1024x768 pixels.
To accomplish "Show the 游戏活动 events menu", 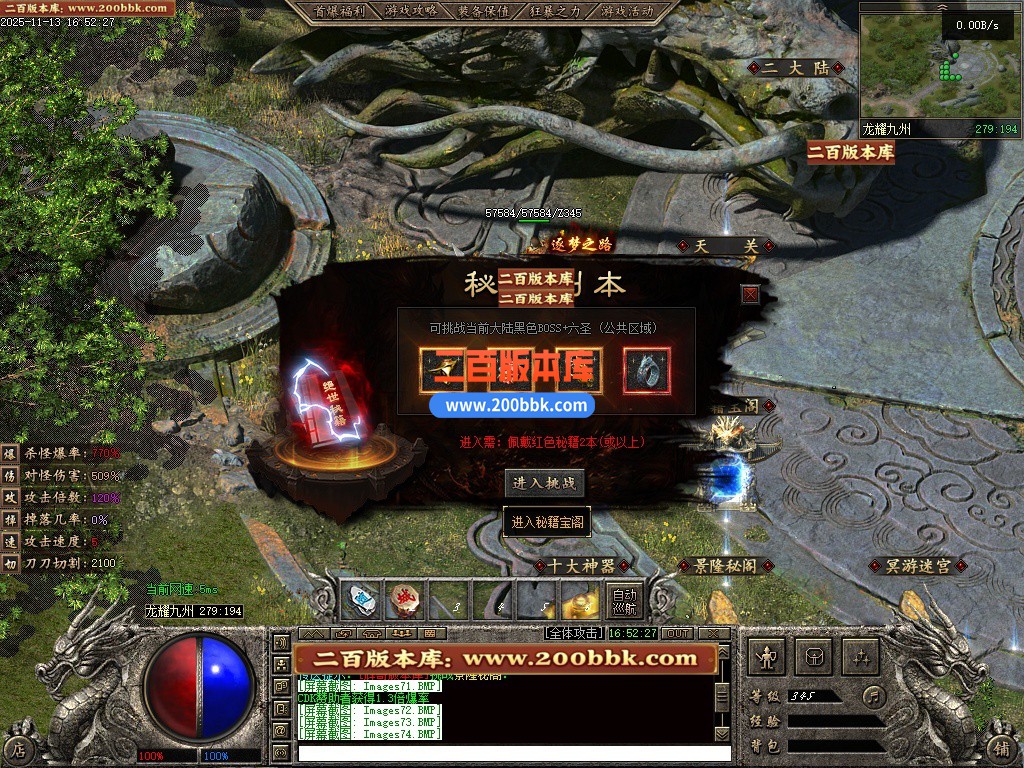I will [x=628, y=11].
